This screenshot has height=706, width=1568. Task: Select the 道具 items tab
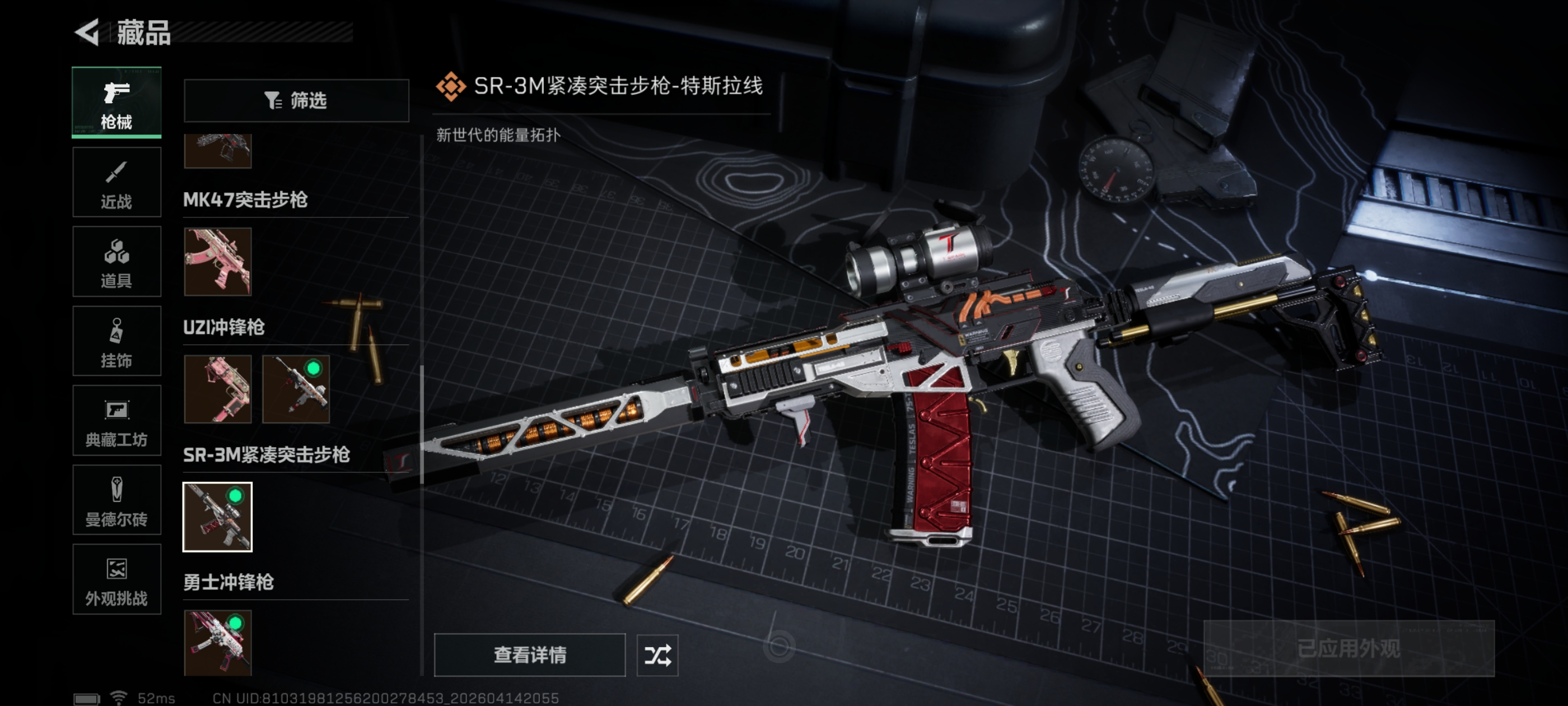point(116,261)
